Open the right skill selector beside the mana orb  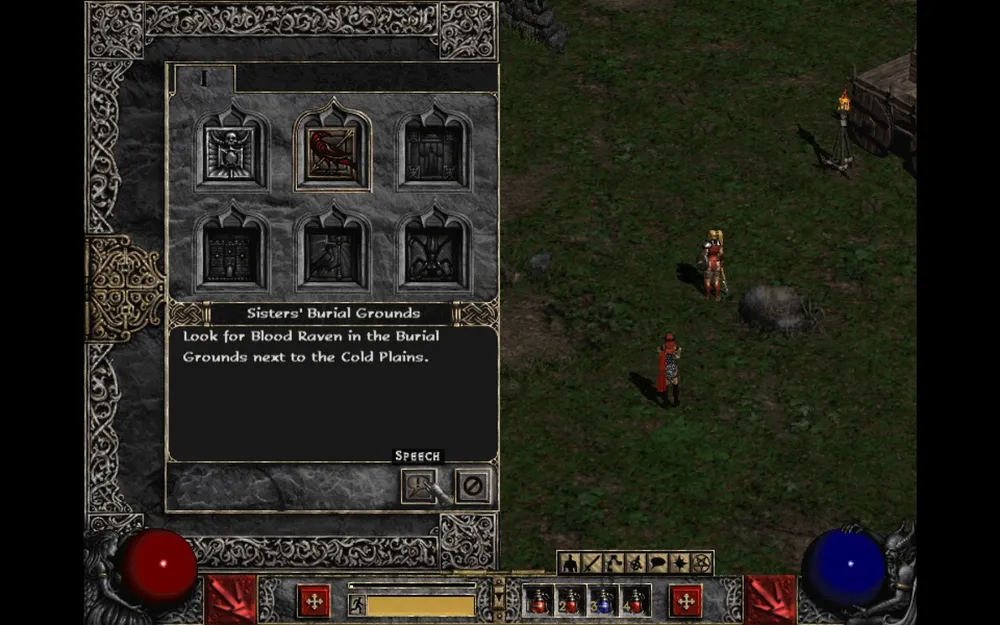pos(770,599)
